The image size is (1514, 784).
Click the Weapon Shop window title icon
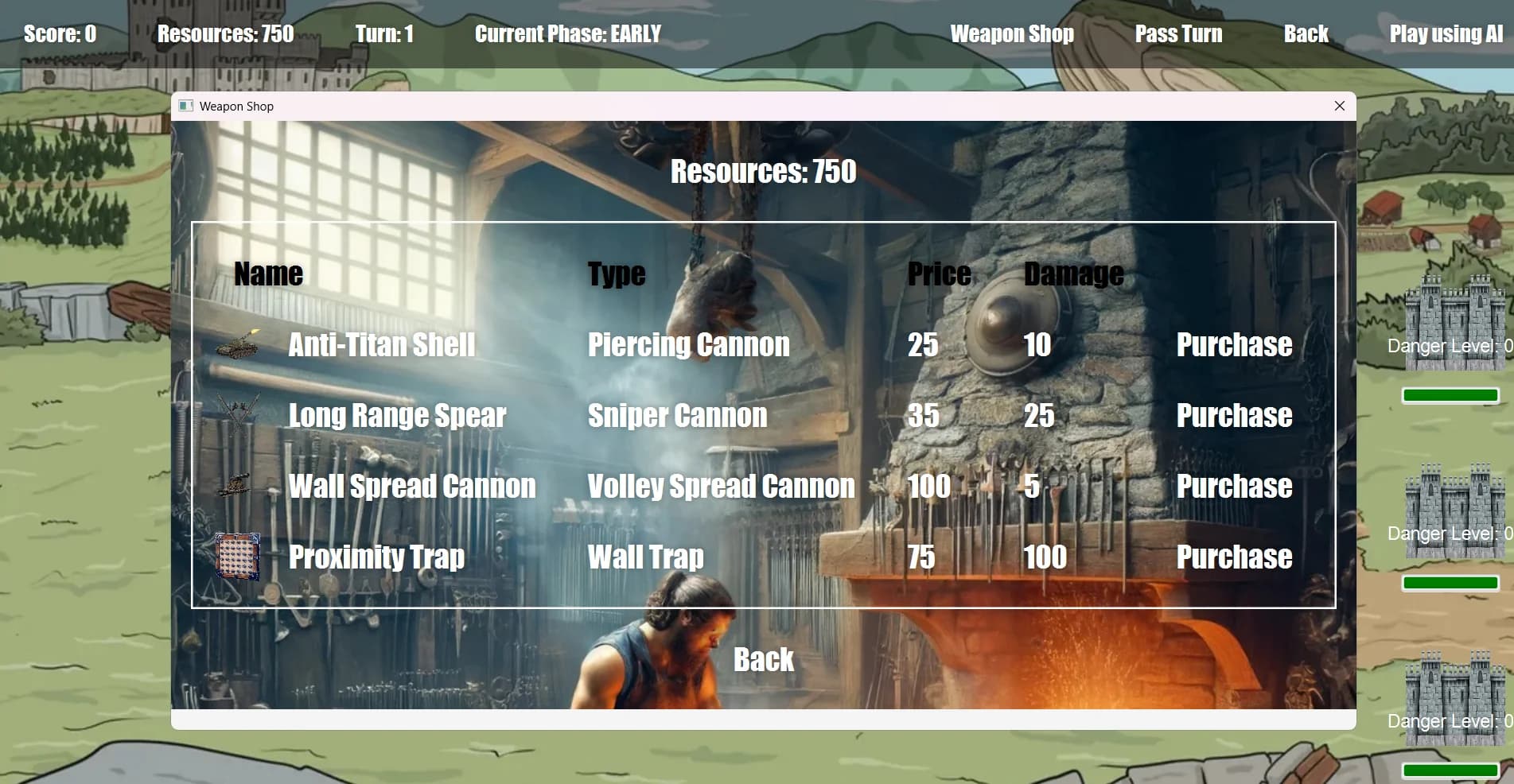(185, 106)
